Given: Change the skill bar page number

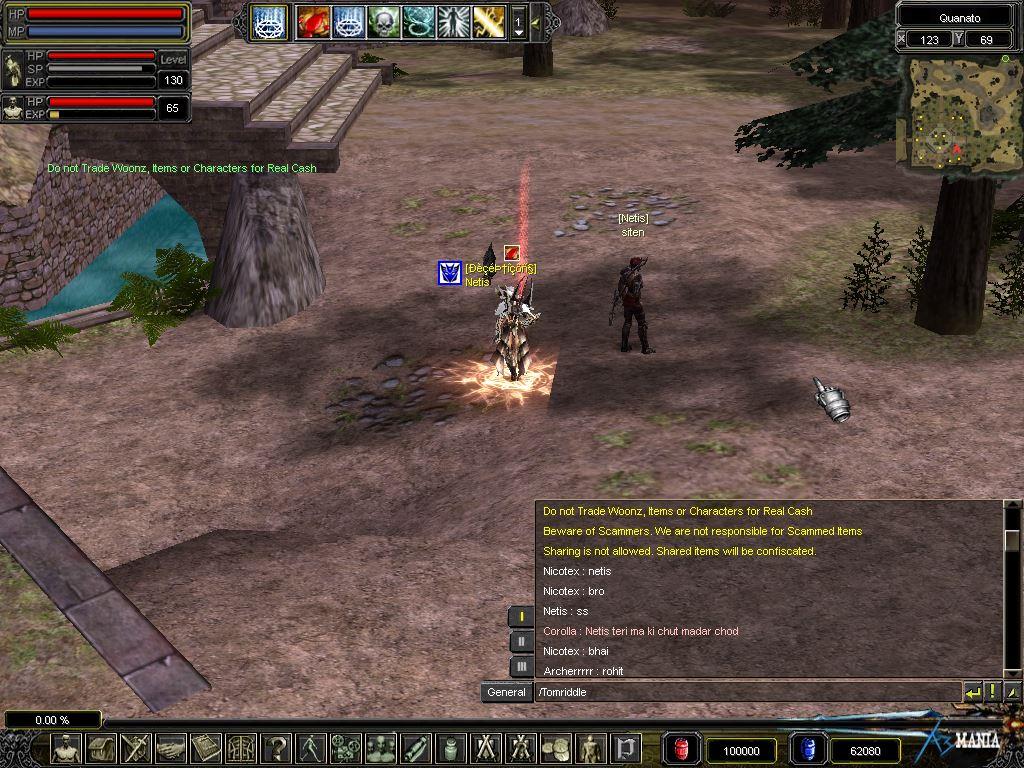Looking at the screenshot, I should coord(518,22).
